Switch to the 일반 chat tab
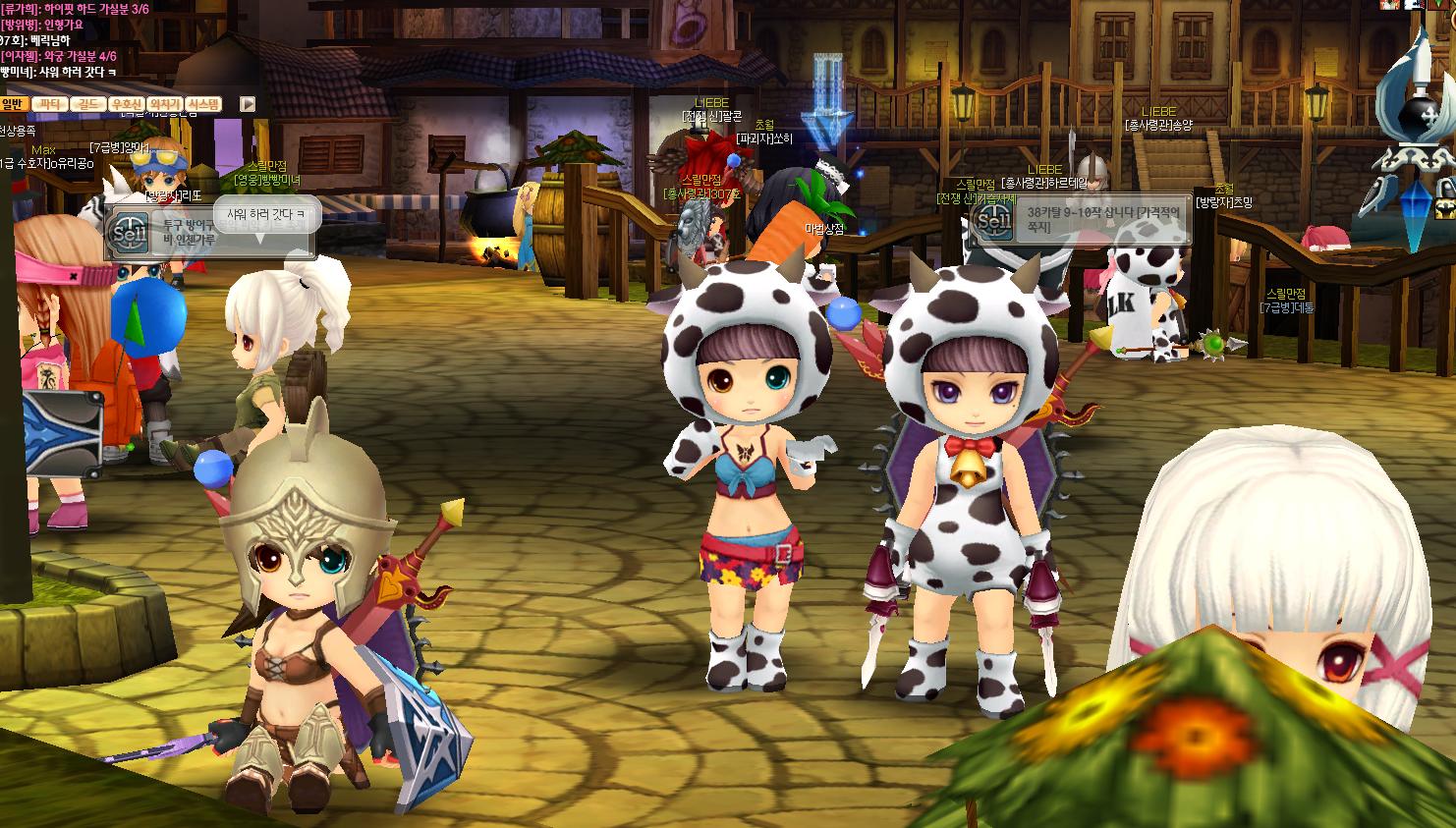1456x828 pixels. [13, 104]
